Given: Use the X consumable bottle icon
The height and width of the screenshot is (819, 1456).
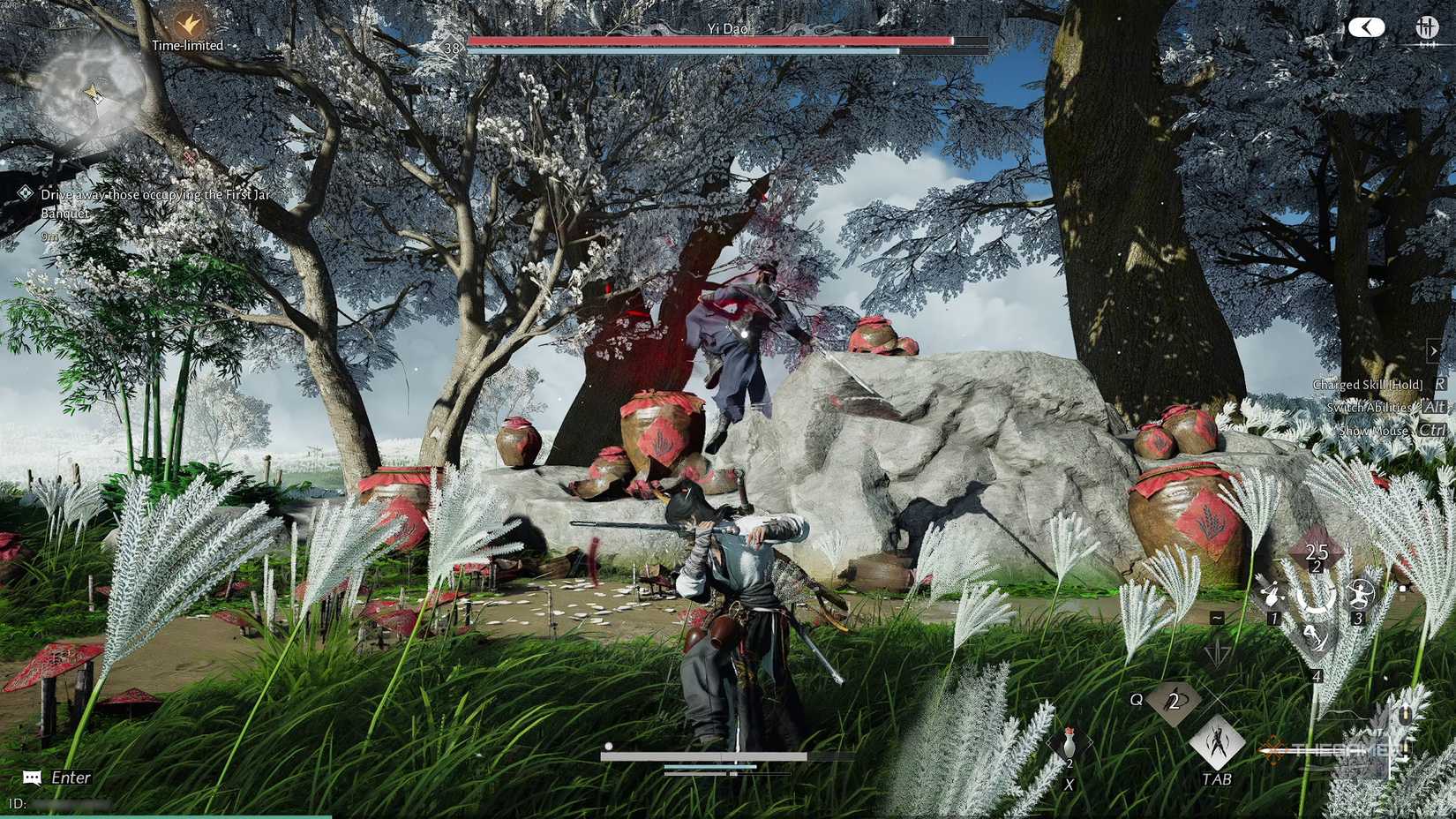Looking at the screenshot, I should (1069, 744).
